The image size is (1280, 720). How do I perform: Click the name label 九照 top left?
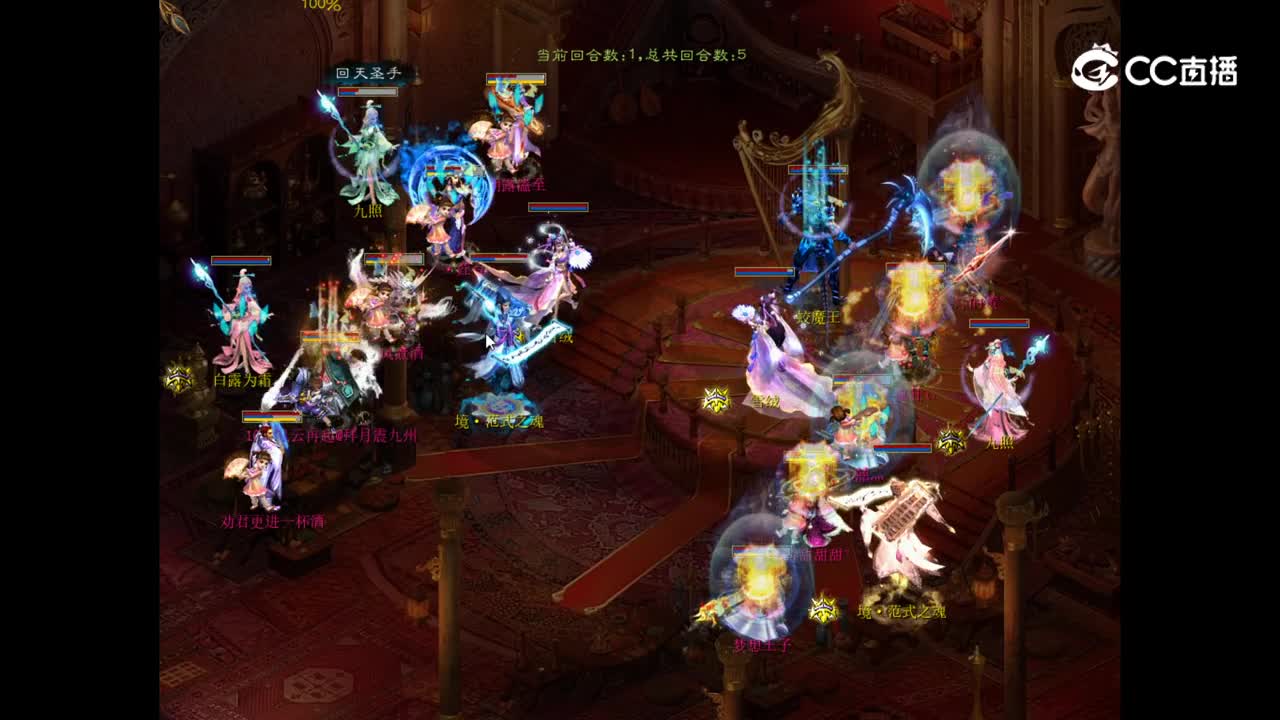click(370, 213)
